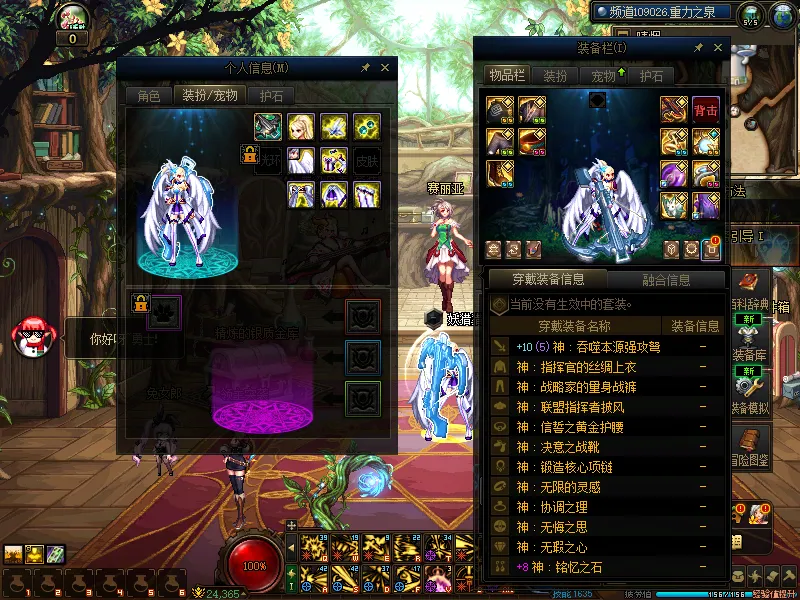Open the 装备模拟 gear simulator

(x=752, y=390)
